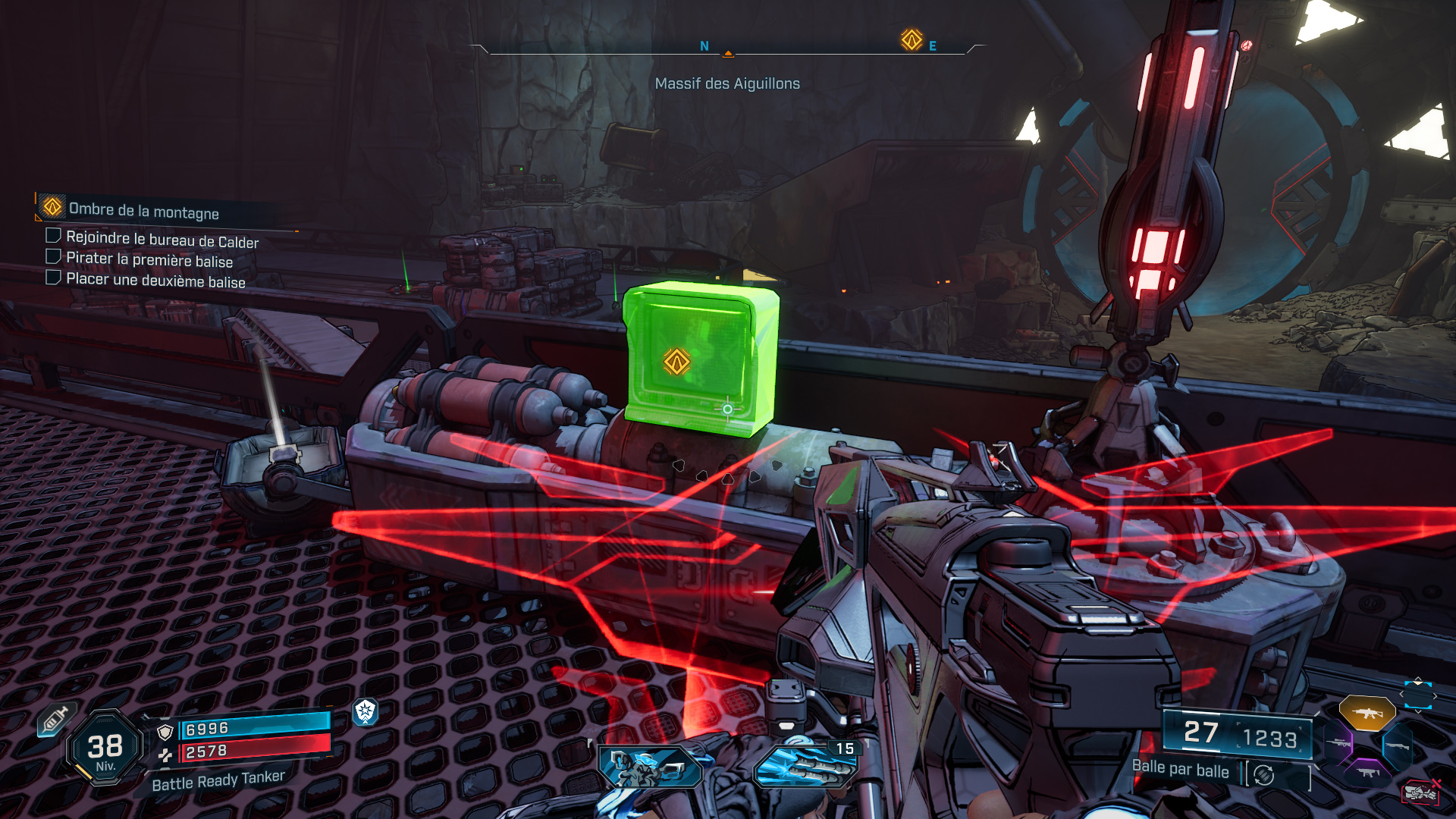Equip the blue shotgun weapon slot
The image size is (1456, 819).
pyautogui.click(x=1397, y=746)
